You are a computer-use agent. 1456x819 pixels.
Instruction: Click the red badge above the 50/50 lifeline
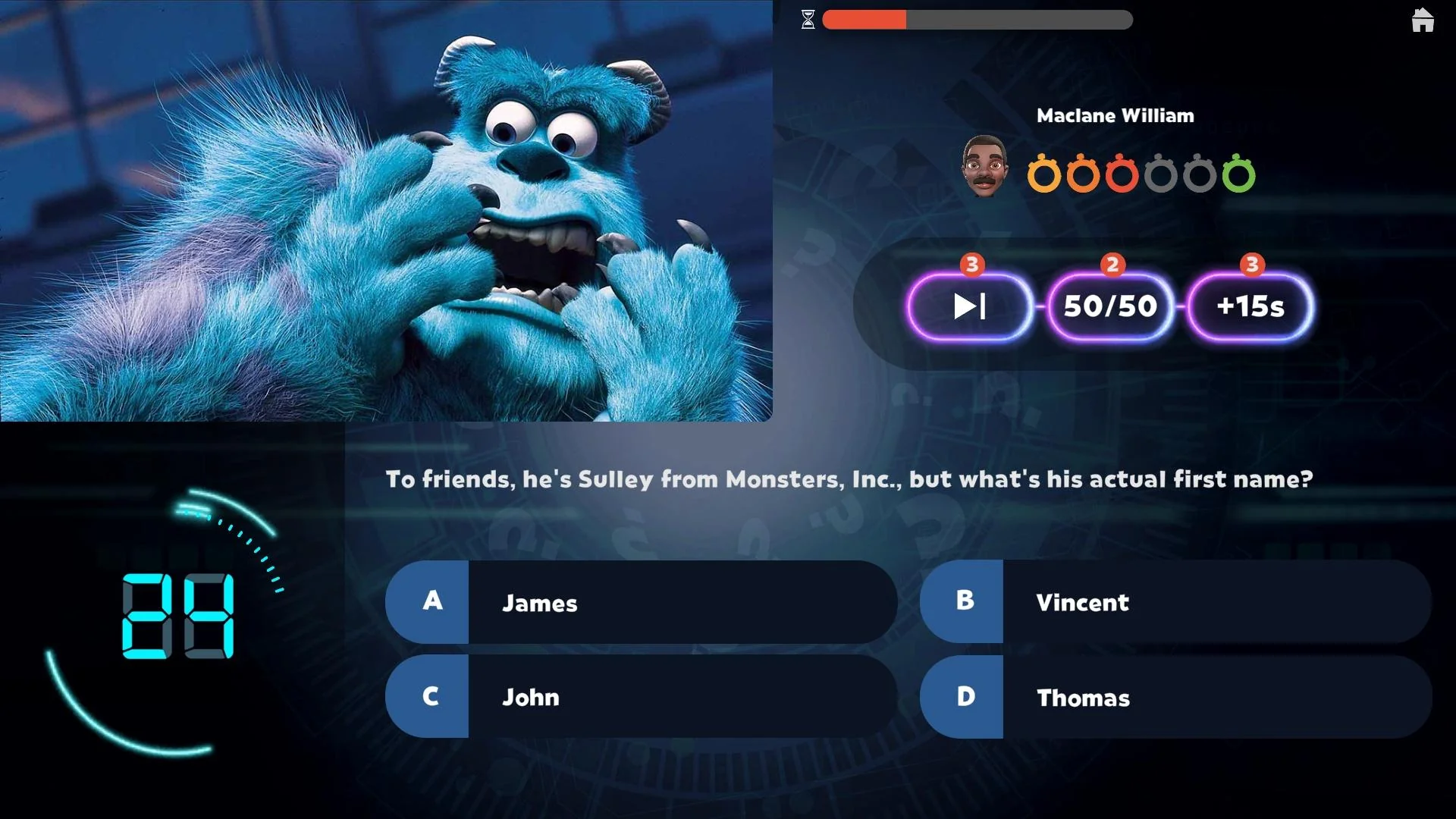tap(1112, 265)
